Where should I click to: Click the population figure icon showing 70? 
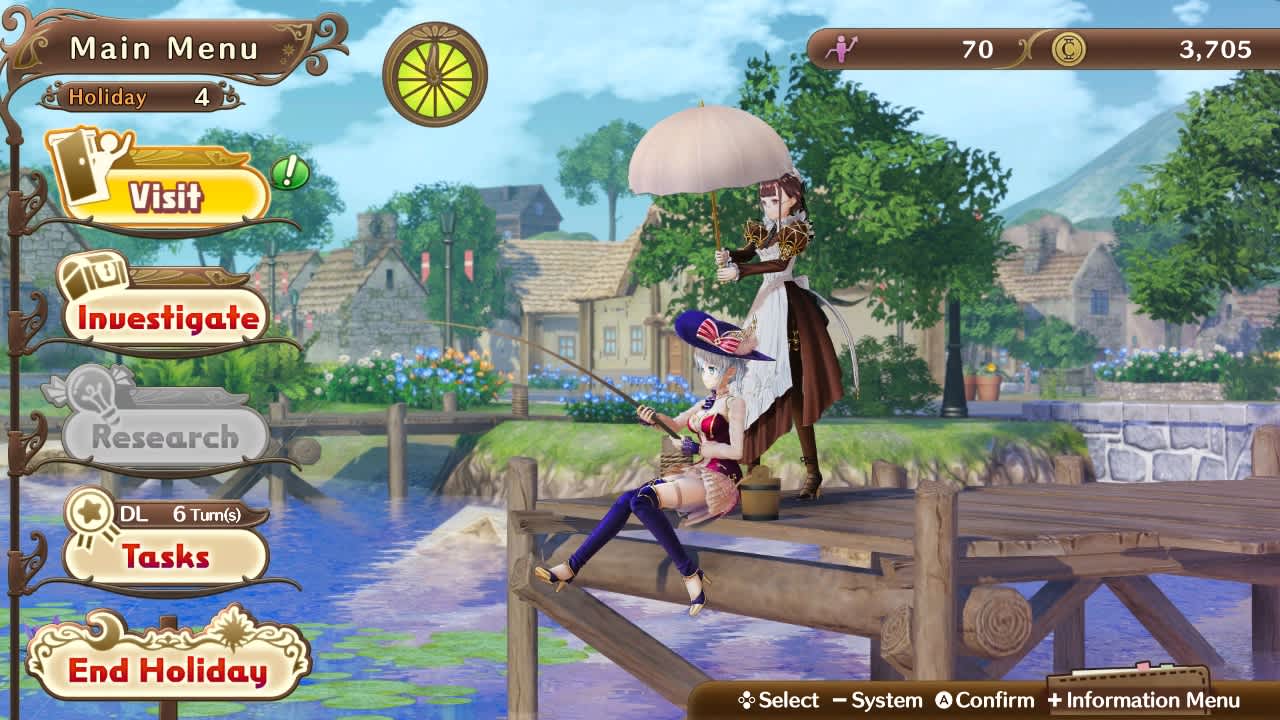(x=842, y=46)
